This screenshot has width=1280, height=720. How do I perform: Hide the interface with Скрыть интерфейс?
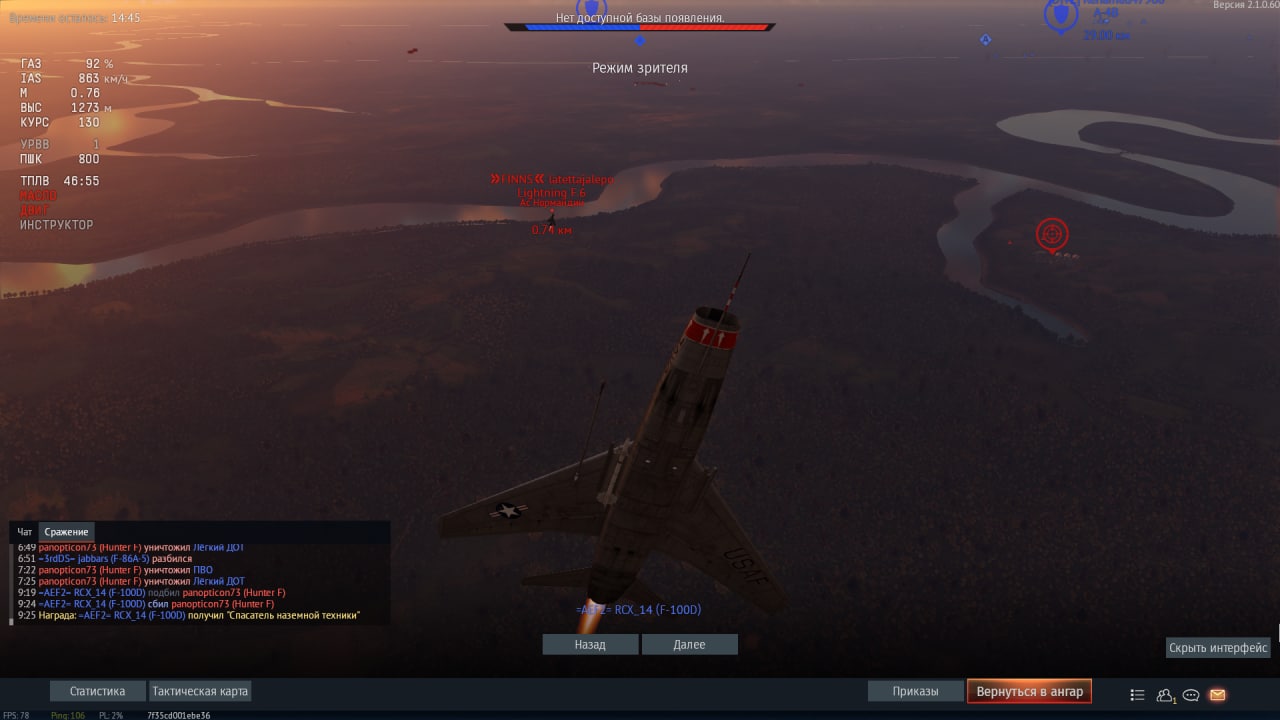pos(1218,648)
